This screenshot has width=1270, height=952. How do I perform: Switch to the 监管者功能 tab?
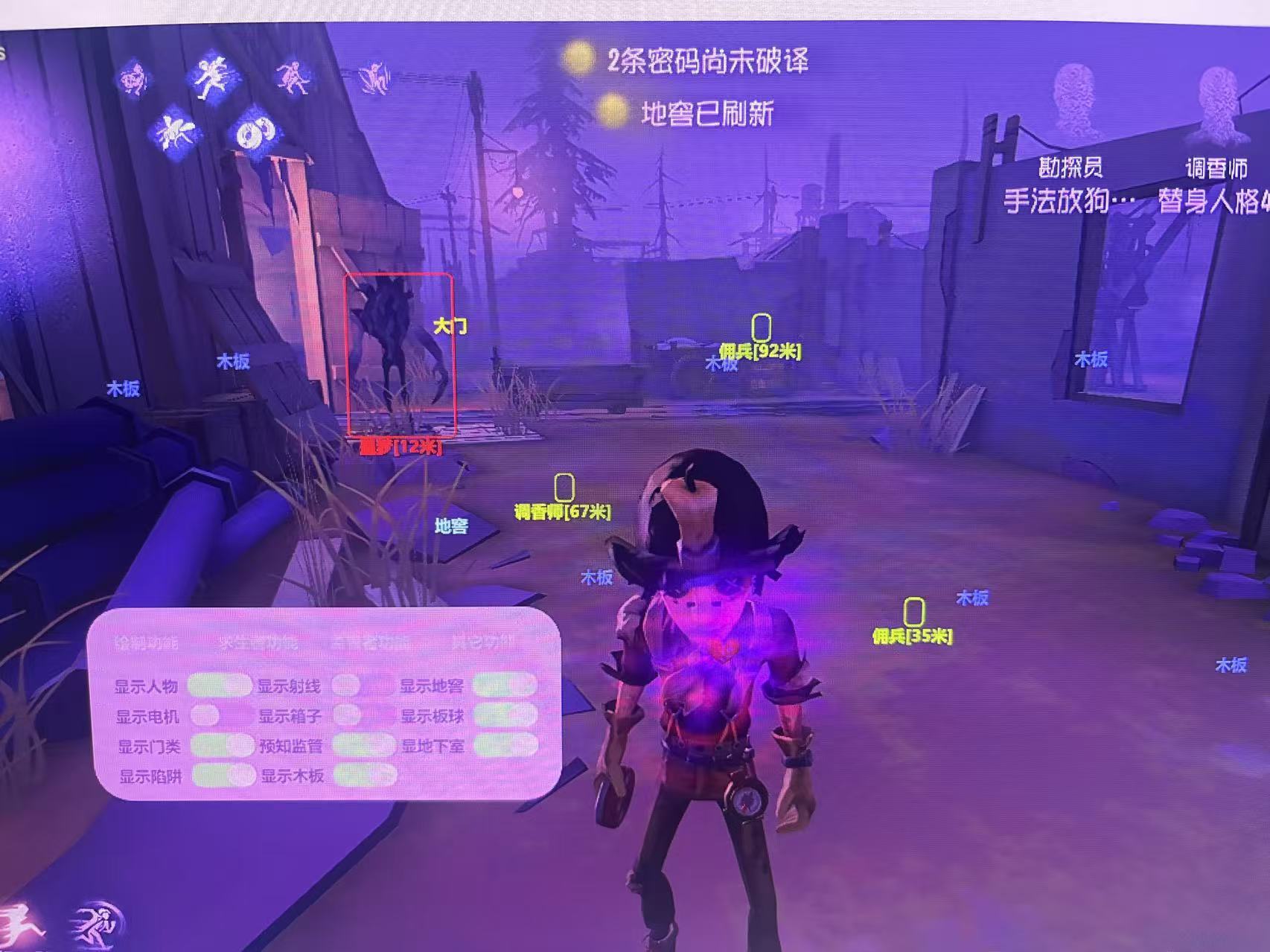click(x=371, y=642)
